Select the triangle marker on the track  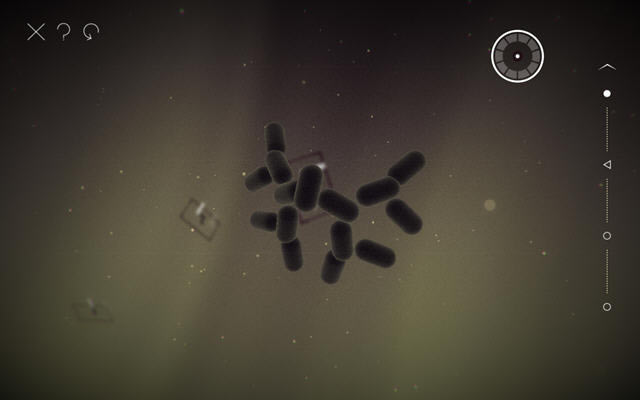607,164
